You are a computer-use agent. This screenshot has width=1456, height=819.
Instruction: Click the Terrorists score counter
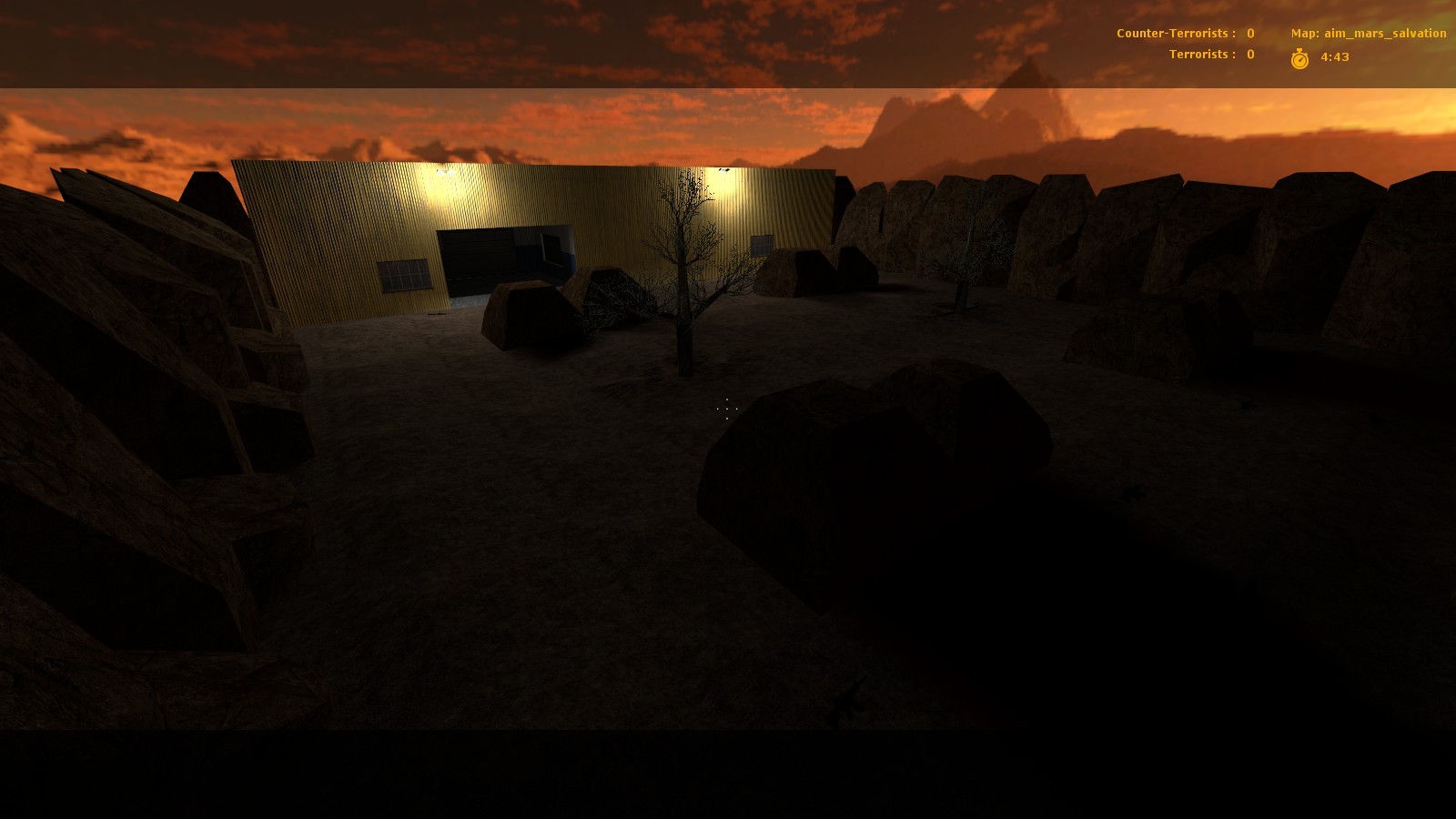click(x=1250, y=54)
